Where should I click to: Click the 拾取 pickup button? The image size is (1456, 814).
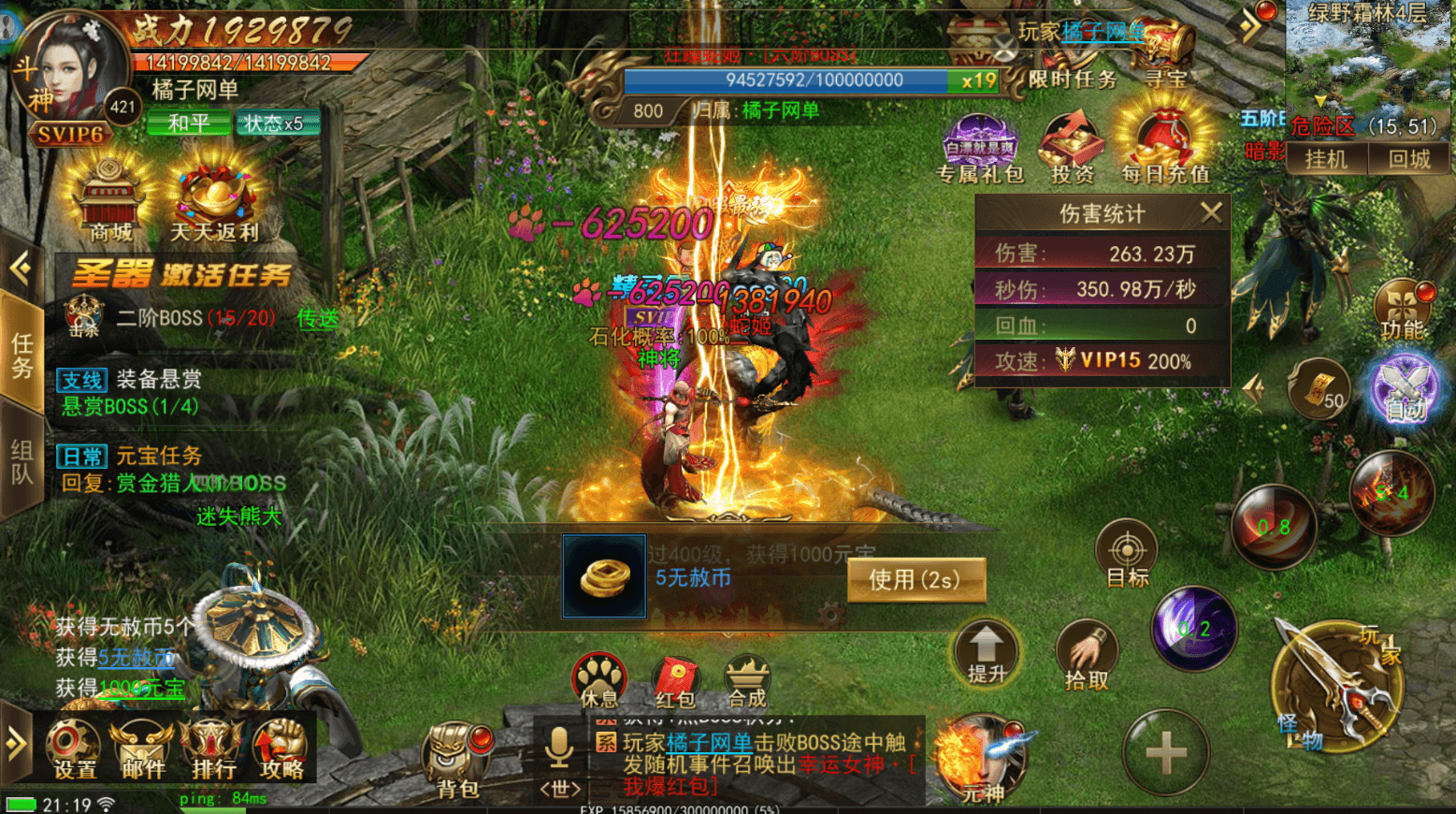pos(1086,654)
